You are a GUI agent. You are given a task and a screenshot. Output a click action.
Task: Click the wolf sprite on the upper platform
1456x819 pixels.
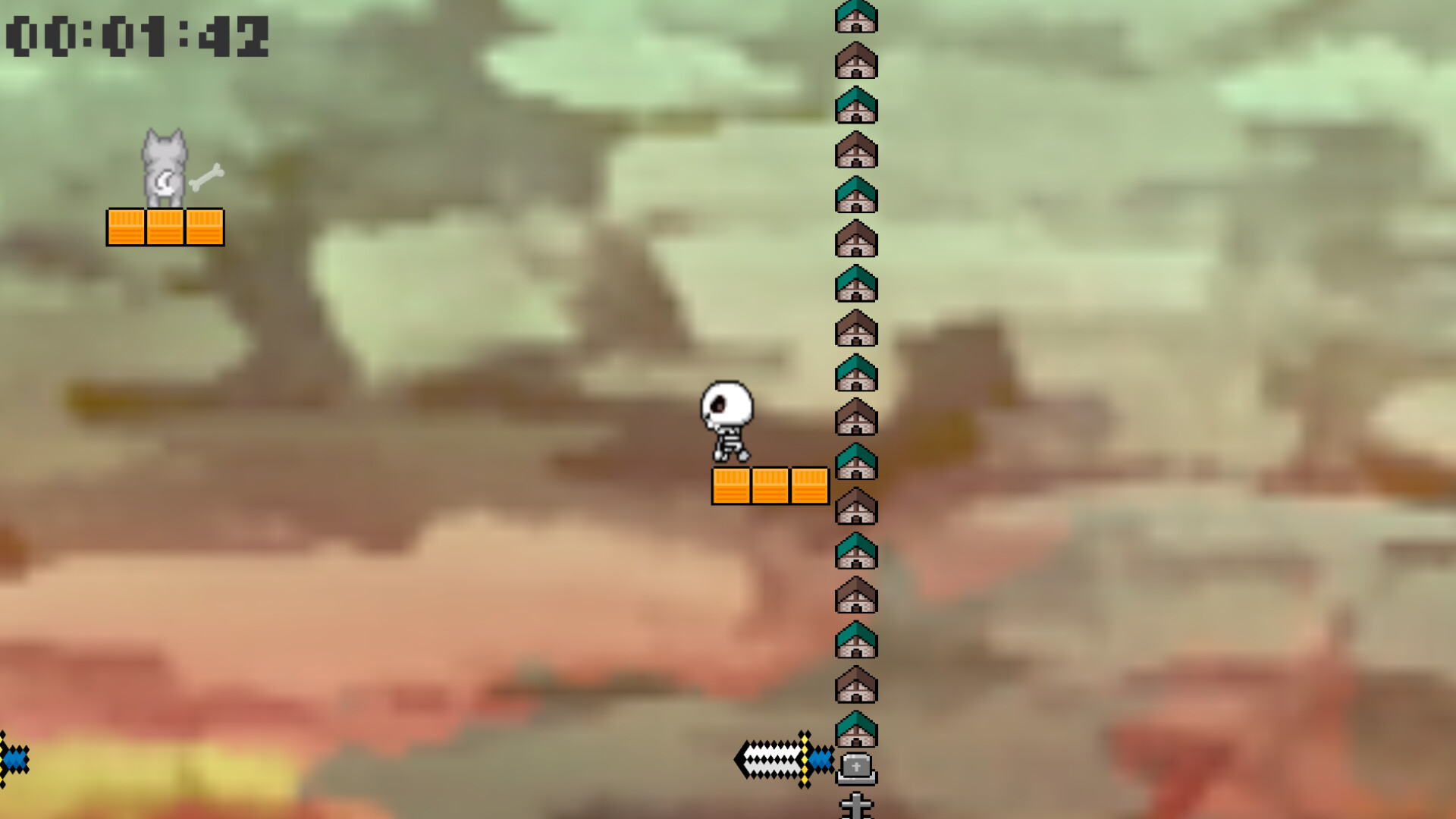(x=165, y=168)
